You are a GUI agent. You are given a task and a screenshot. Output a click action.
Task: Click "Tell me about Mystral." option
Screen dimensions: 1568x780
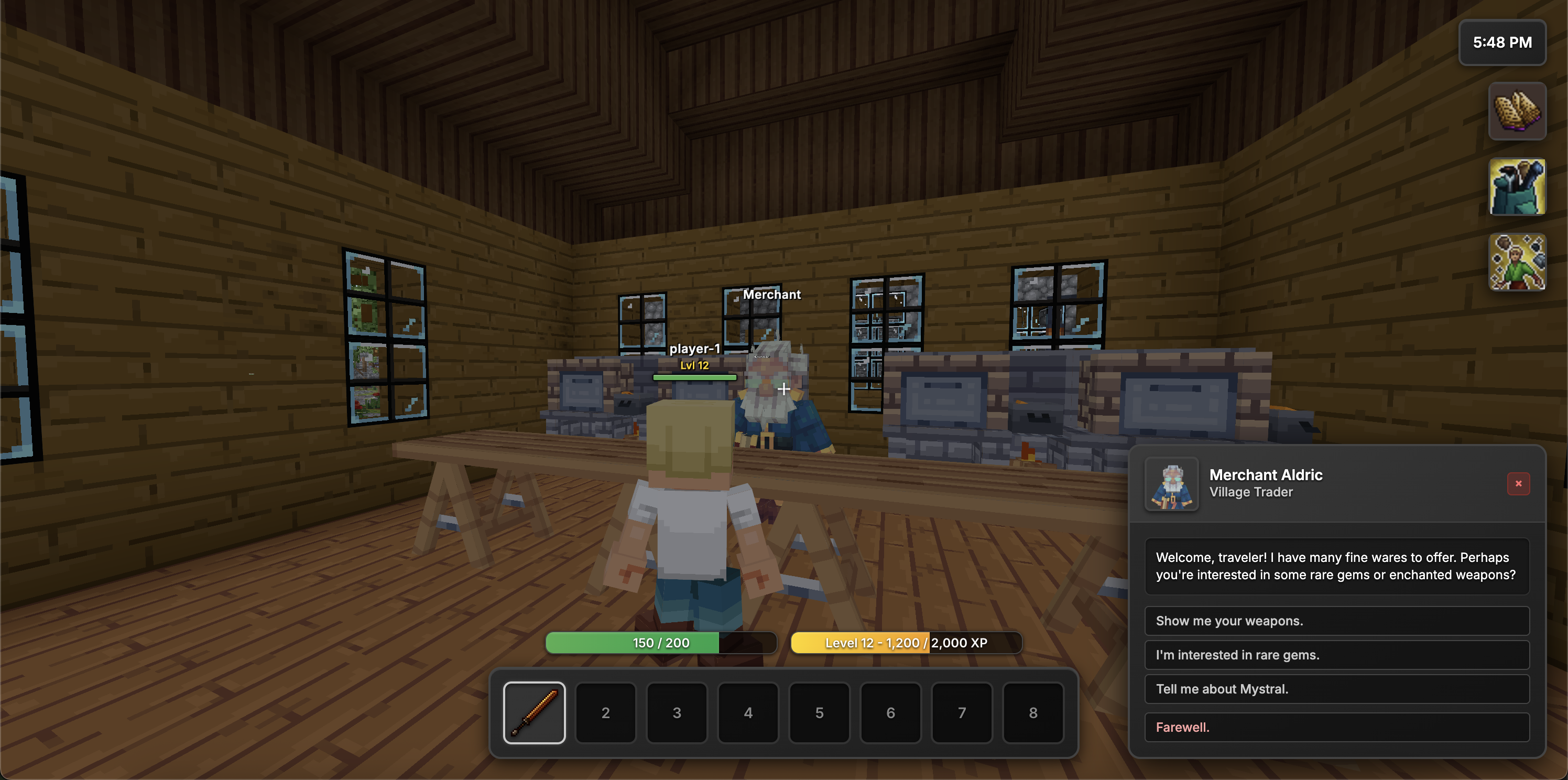pos(1336,689)
